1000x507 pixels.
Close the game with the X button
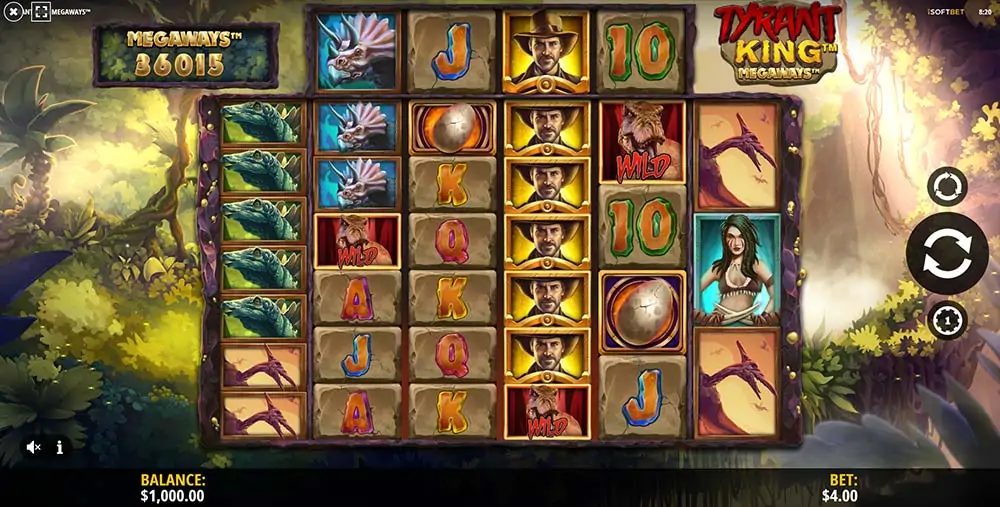[14, 12]
